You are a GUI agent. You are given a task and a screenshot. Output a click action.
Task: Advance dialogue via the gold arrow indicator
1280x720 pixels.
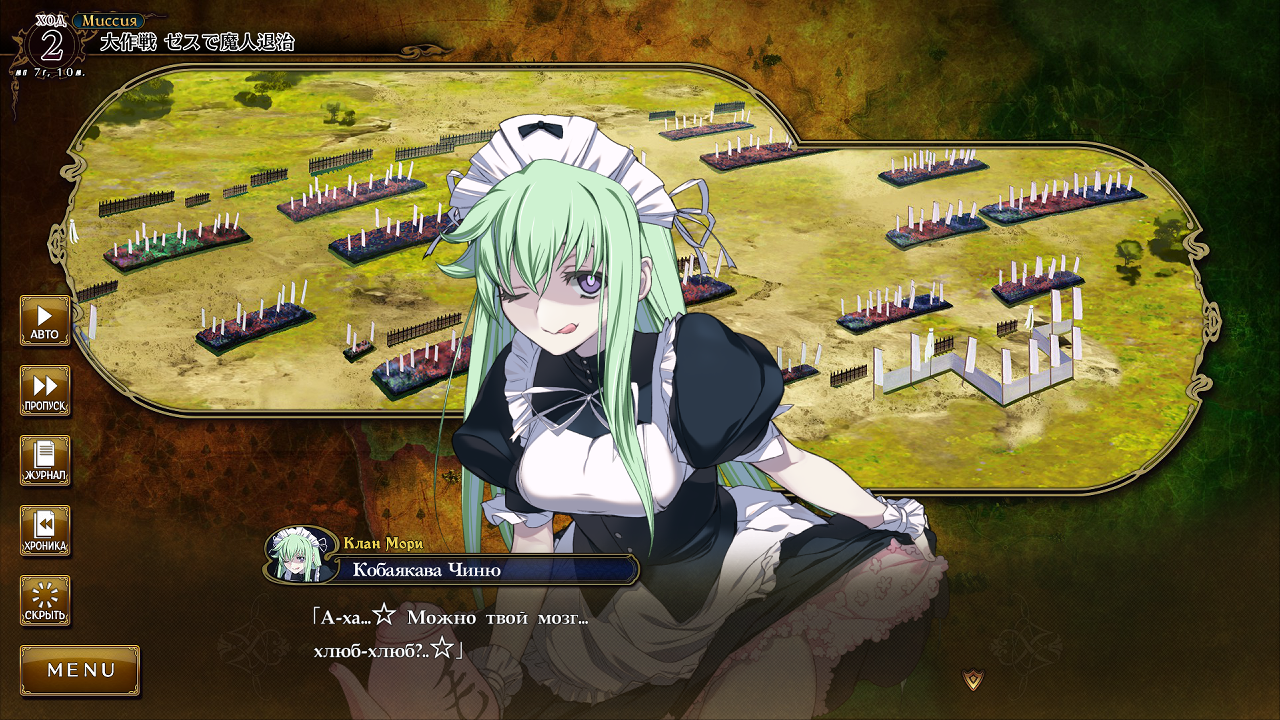(973, 680)
